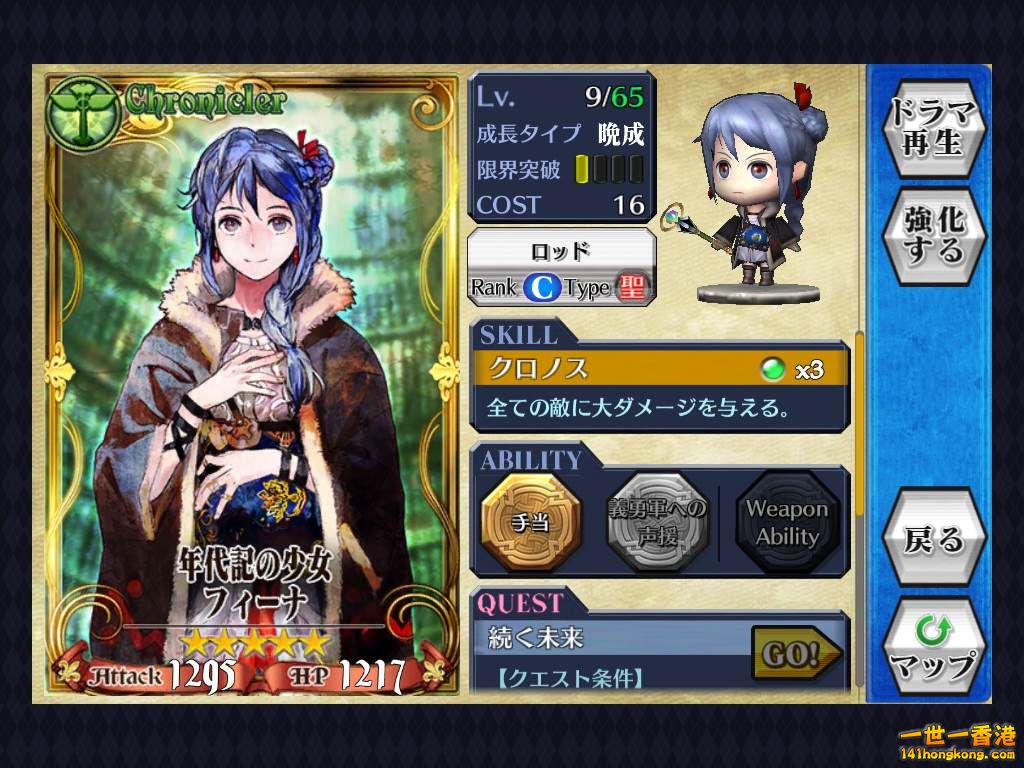Start the quest with the GO! button
Viewport: 1024px width, 768px height.
pos(795,655)
